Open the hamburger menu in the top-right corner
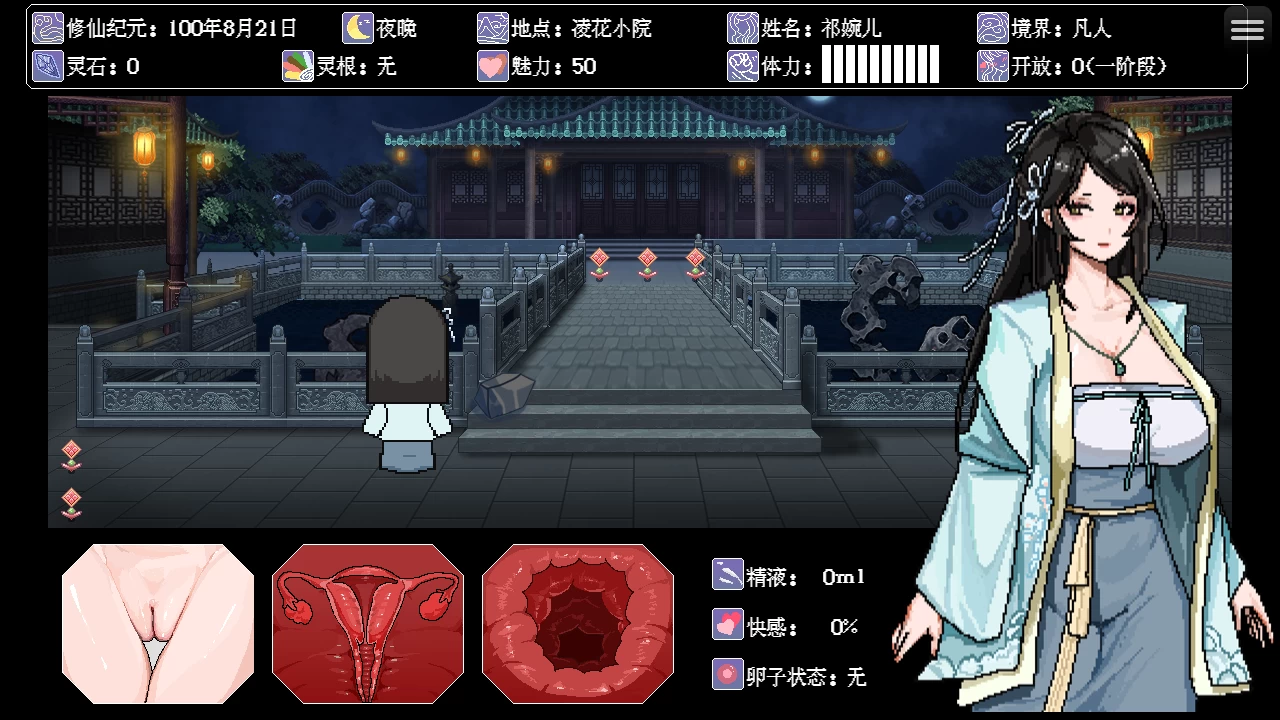The height and width of the screenshot is (720, 1280). [1247, 28]
